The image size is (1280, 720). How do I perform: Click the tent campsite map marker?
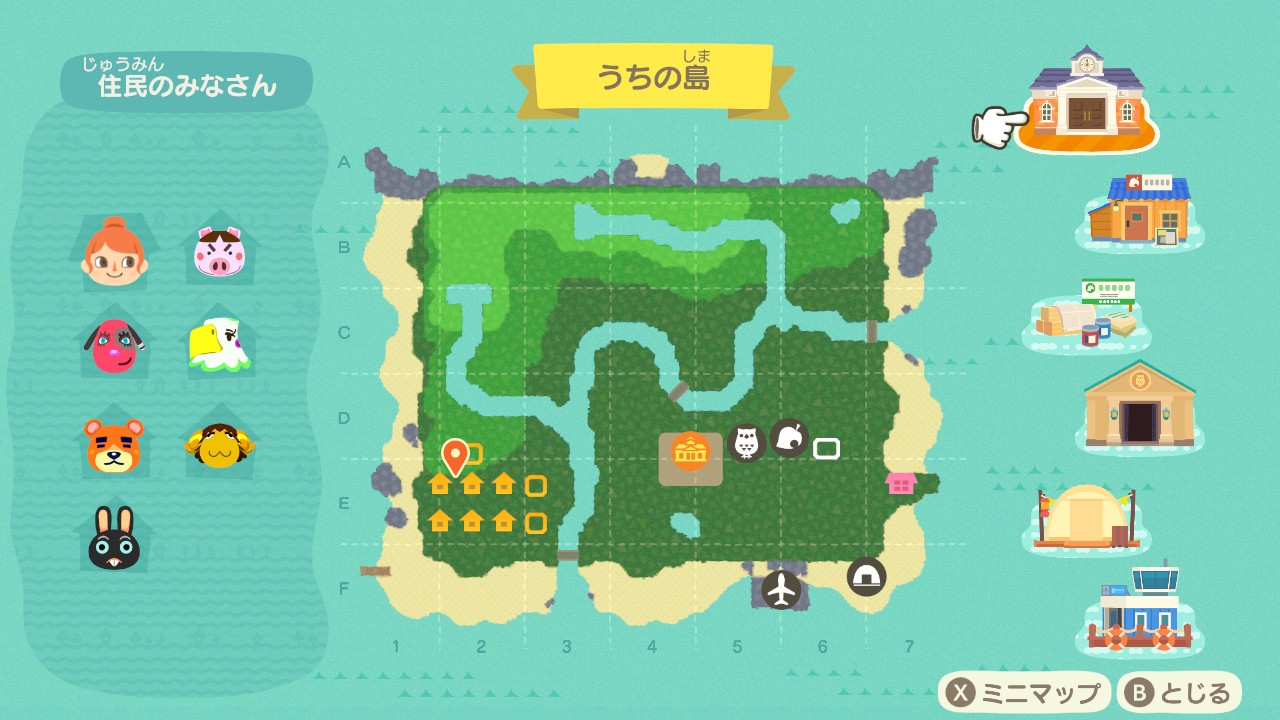pyautogui.click(x=866, y=577)
